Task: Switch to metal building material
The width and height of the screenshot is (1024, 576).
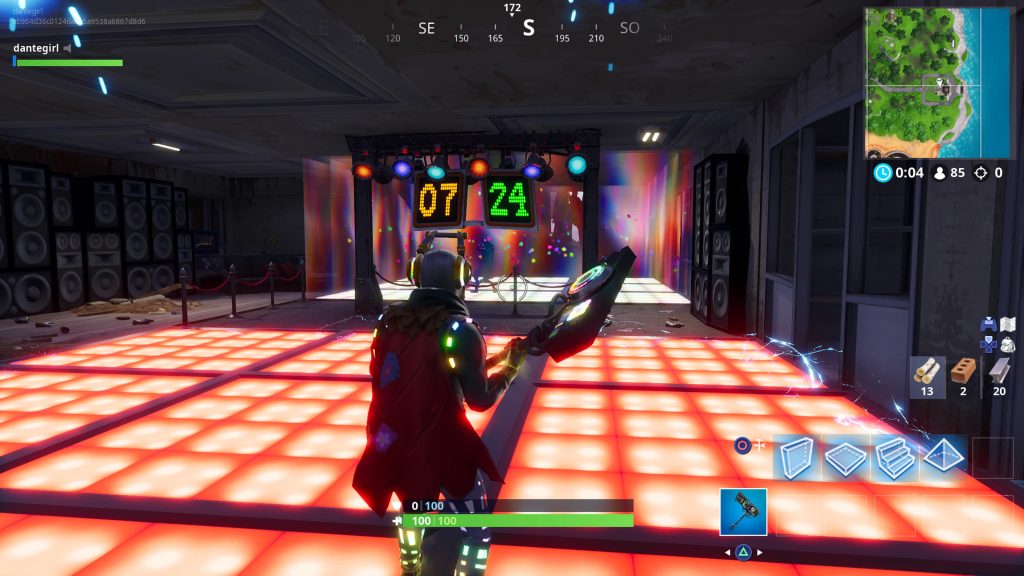Action: pos(998,375)
